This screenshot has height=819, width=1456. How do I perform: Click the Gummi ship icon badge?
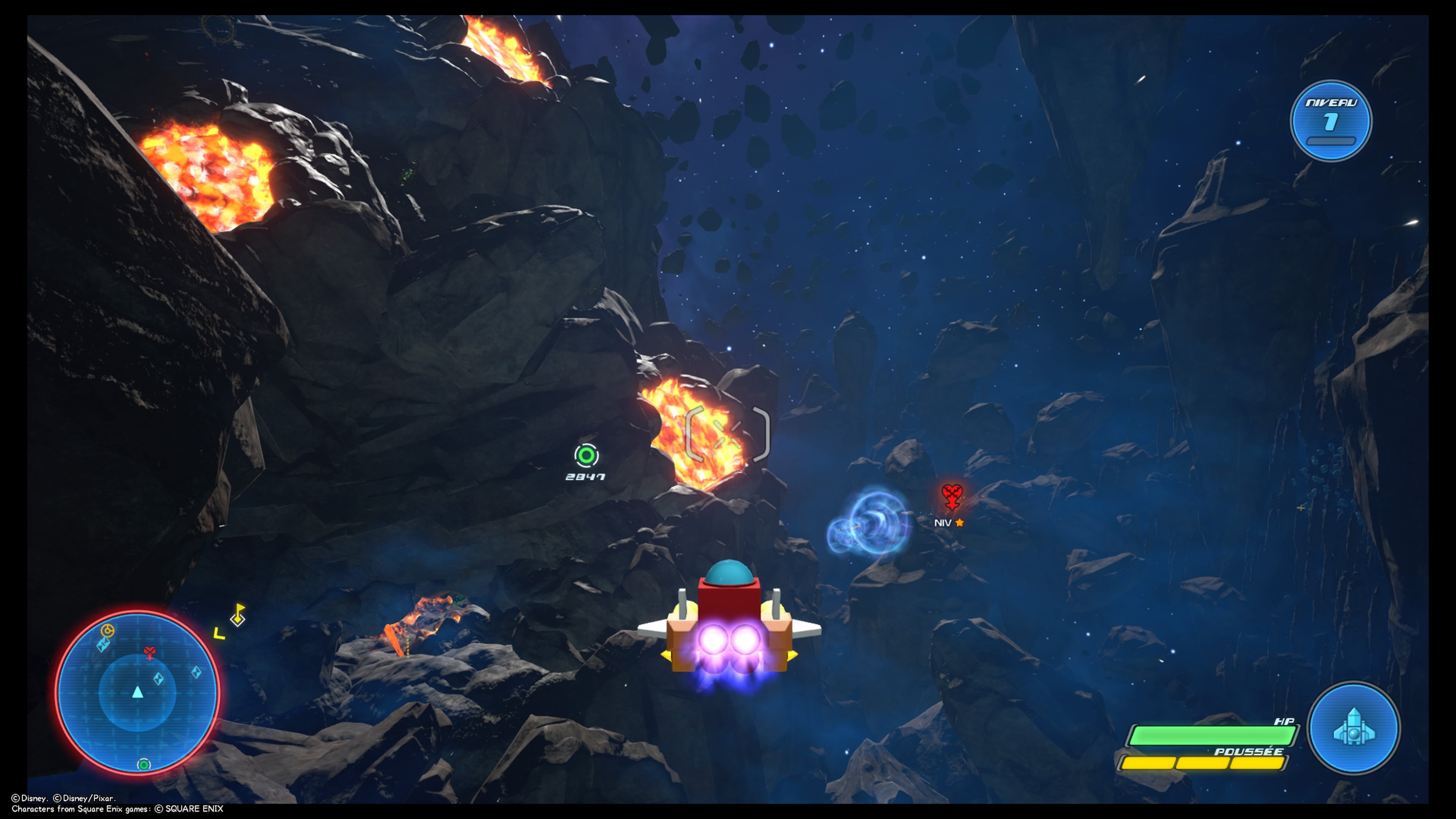pos(1353,728)
